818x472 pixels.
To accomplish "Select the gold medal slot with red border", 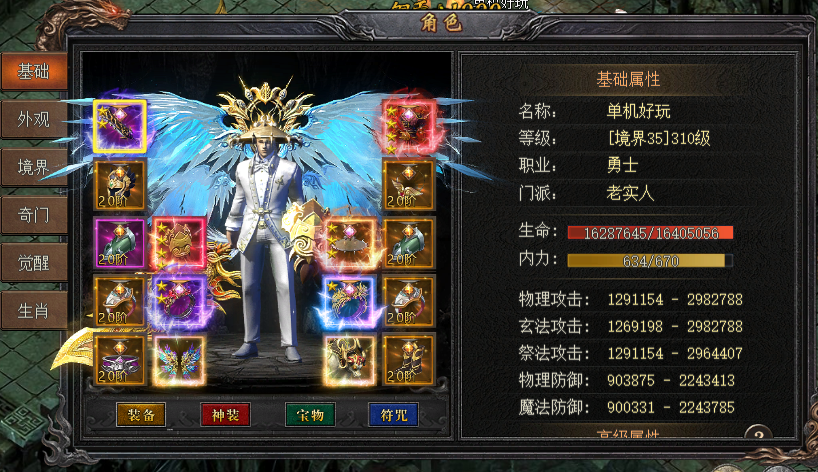I will tap(180, 243).
